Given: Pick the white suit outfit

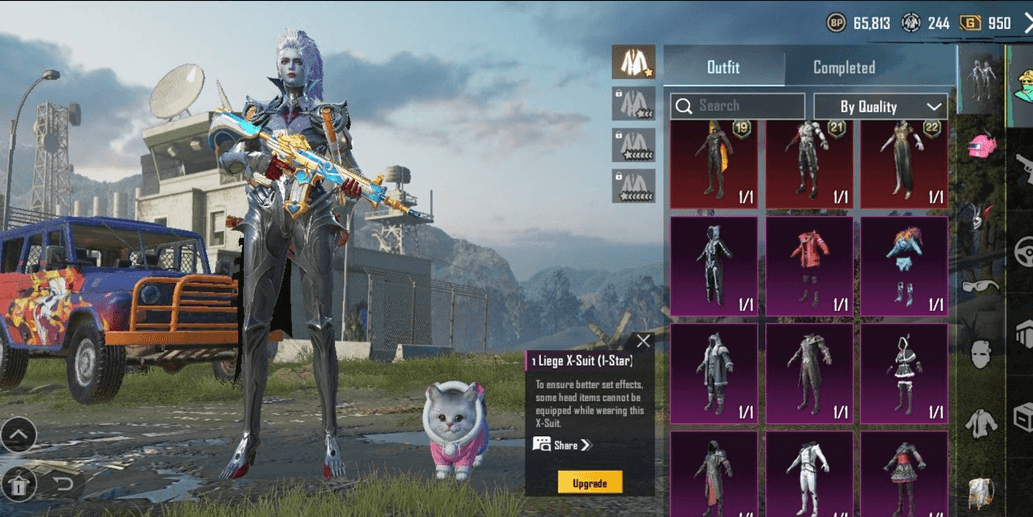Looking at the screenshot, I should tap(809, 474).
